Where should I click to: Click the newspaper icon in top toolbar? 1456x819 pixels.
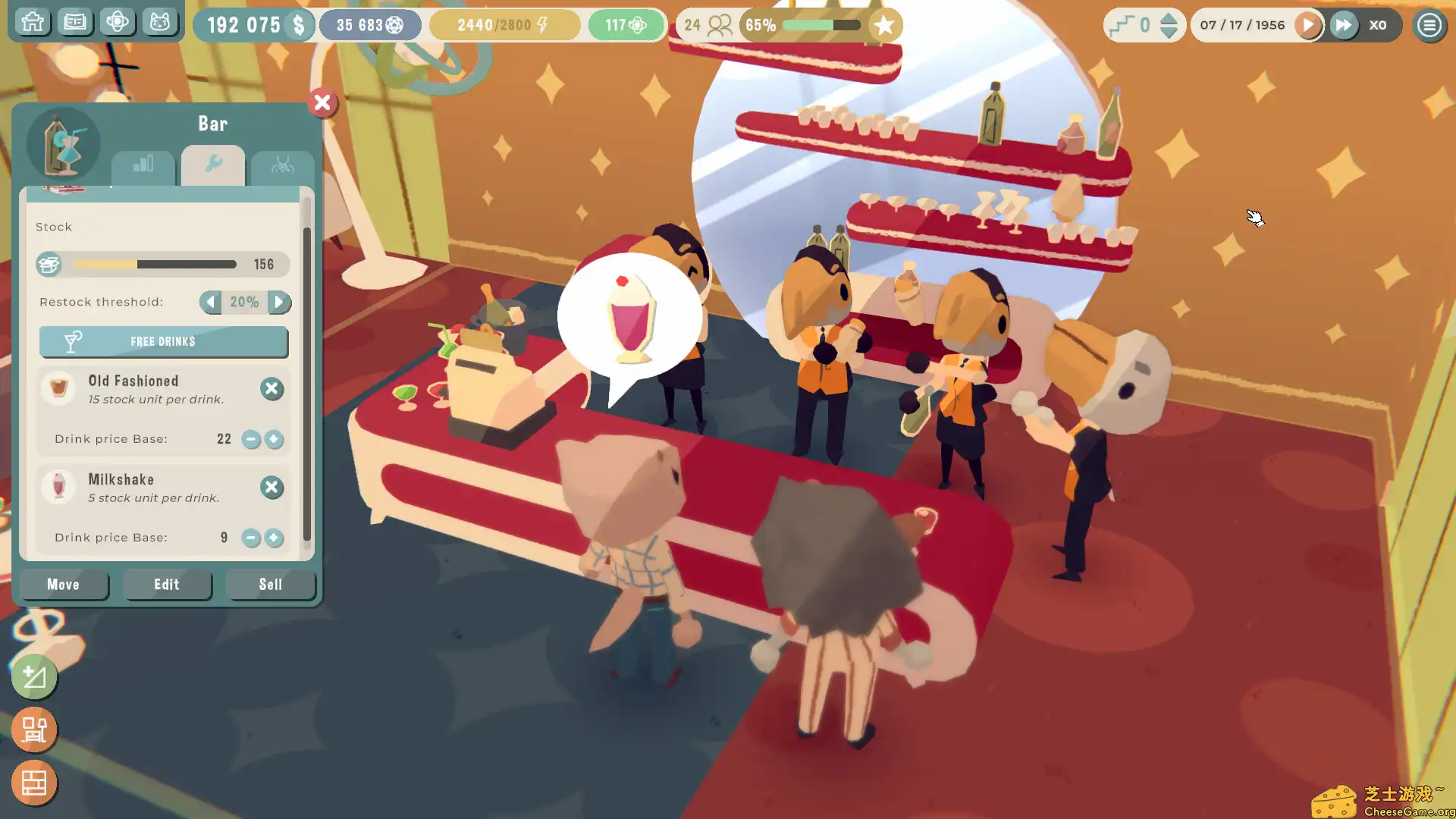tap(75, 22)
